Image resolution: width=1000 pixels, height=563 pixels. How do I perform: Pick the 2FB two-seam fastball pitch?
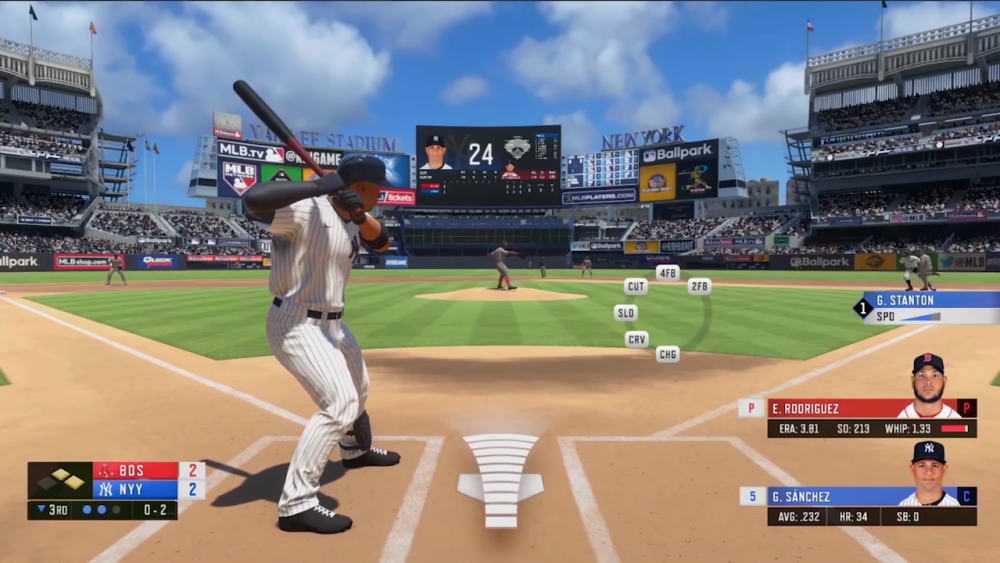point(699,286)
